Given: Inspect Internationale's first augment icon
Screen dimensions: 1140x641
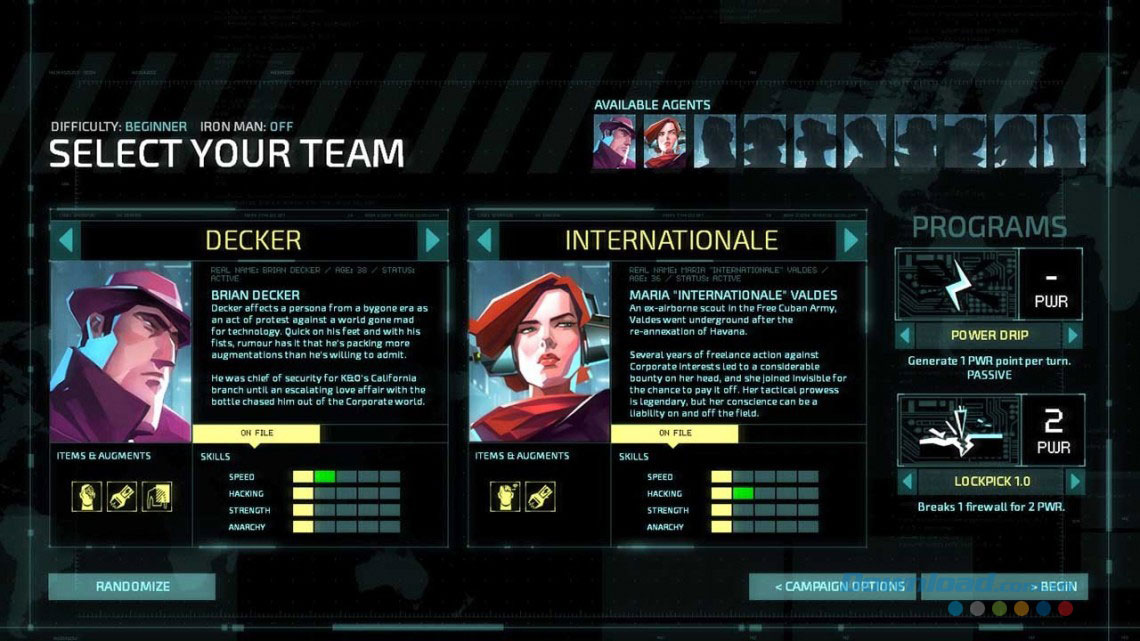Looking at the screenshot, I should (x=505, y=496).
